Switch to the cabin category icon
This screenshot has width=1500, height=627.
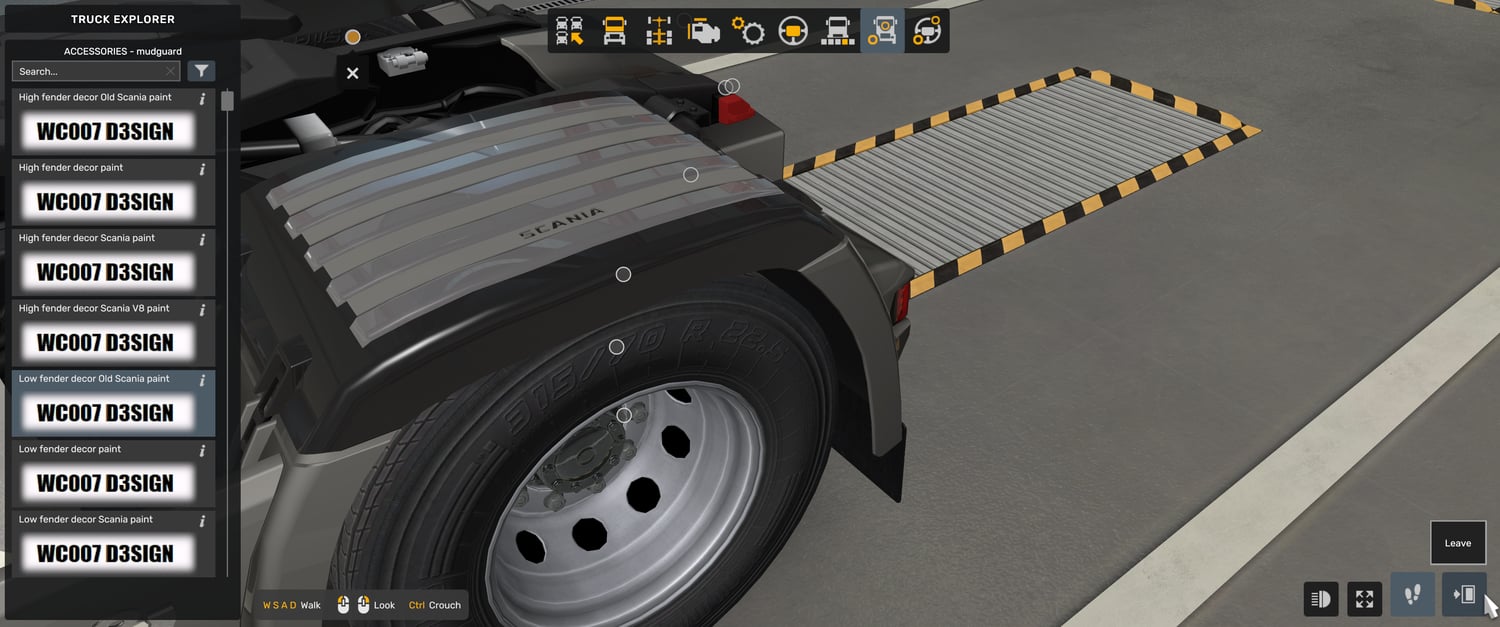[614, 31]
